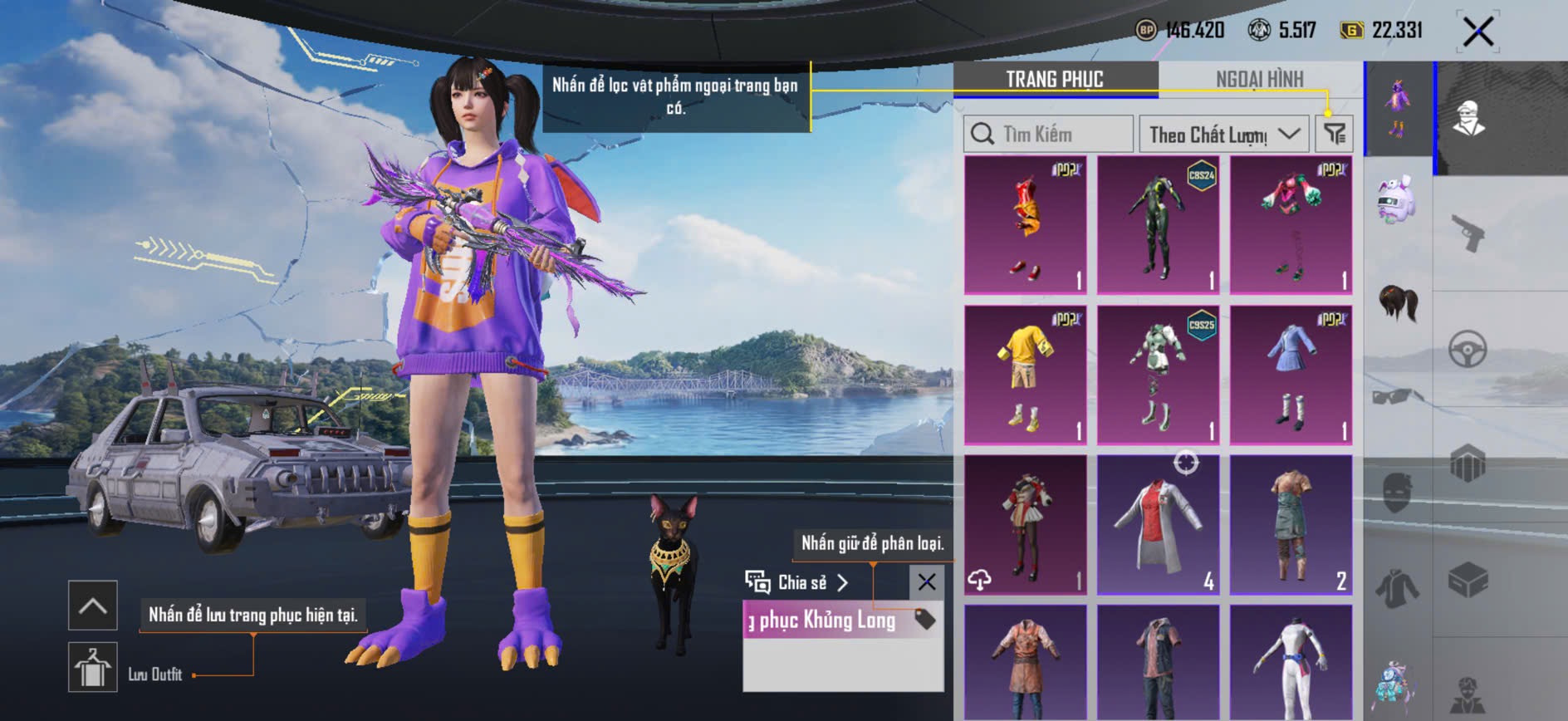Expand the up-arrow panel above Lưu Outfit
Viewport: 1568px width, 721px height.
(92, 606)
